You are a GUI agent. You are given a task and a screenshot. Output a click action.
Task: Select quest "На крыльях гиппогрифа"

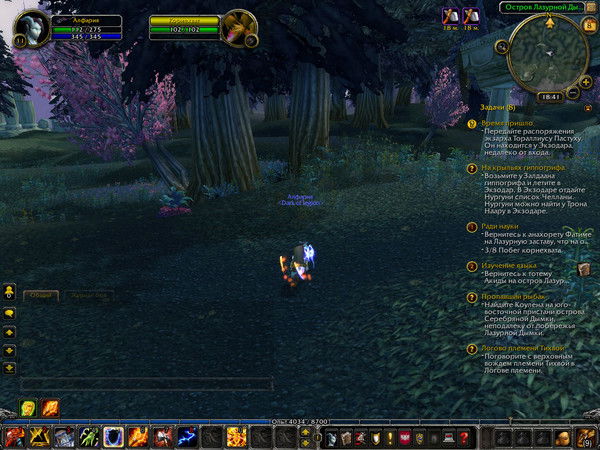coord(521,169)
